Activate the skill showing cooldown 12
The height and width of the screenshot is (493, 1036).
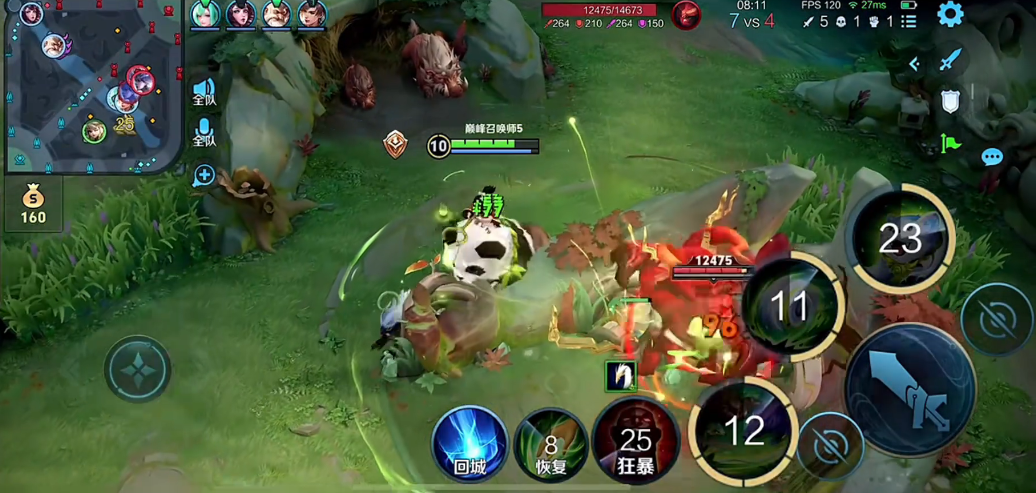pyautogui.click(x=743, y=431)
